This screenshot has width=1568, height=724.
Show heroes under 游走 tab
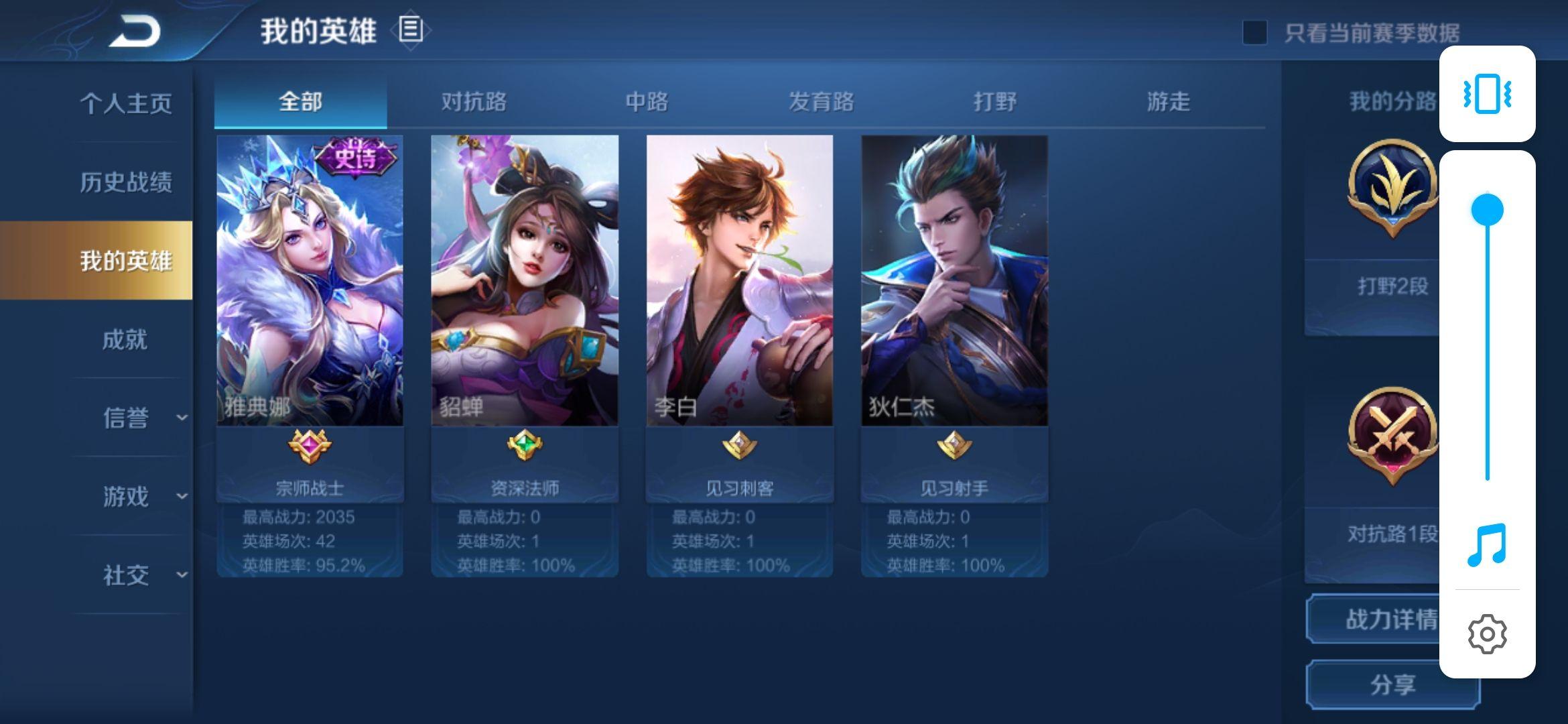[x=1168, y=102]
